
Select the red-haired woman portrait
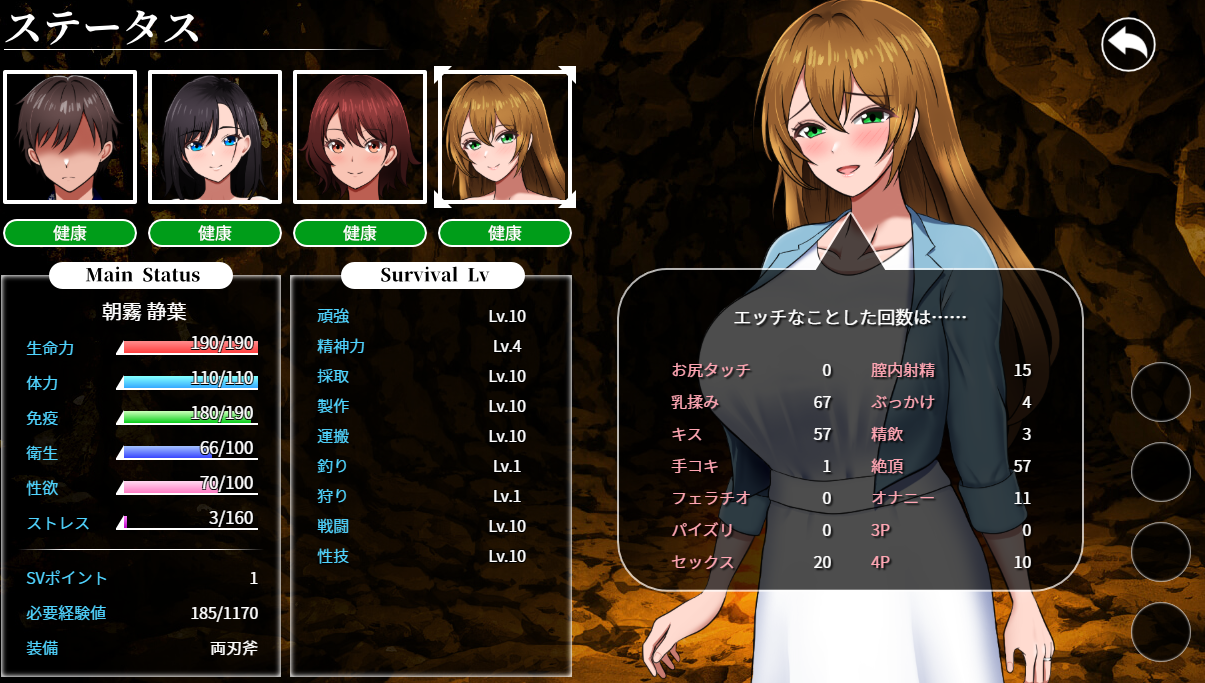point(360,137)
